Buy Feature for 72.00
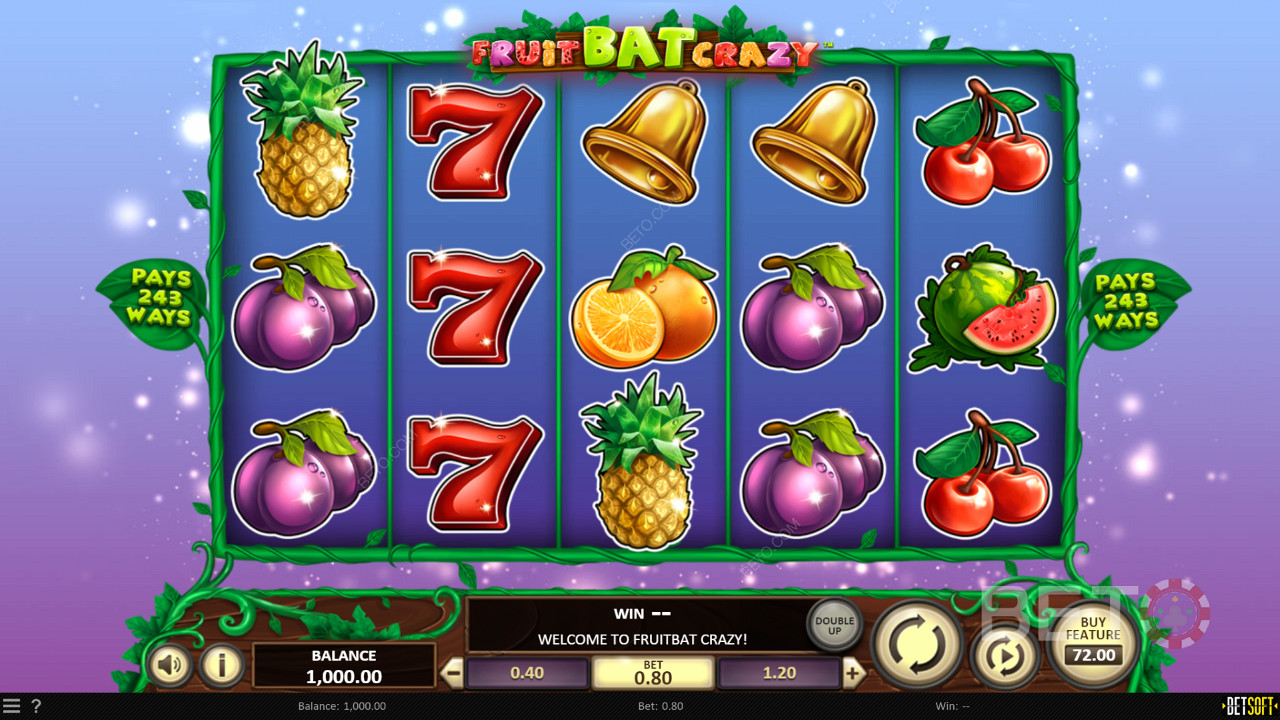This screenshot has width=1280, height=720. pyautogui.click(x=1092, y=645)
